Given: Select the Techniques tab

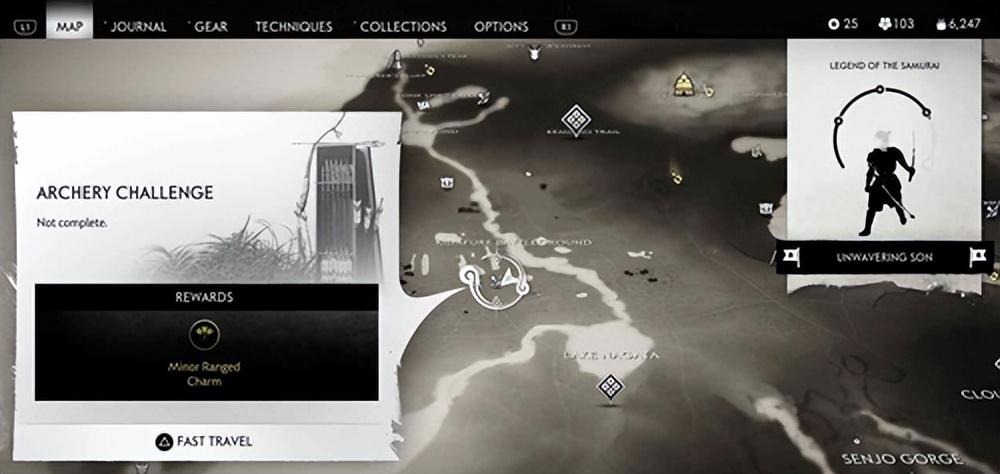Looking at the screenshot, I should click(x=293, y=26).
